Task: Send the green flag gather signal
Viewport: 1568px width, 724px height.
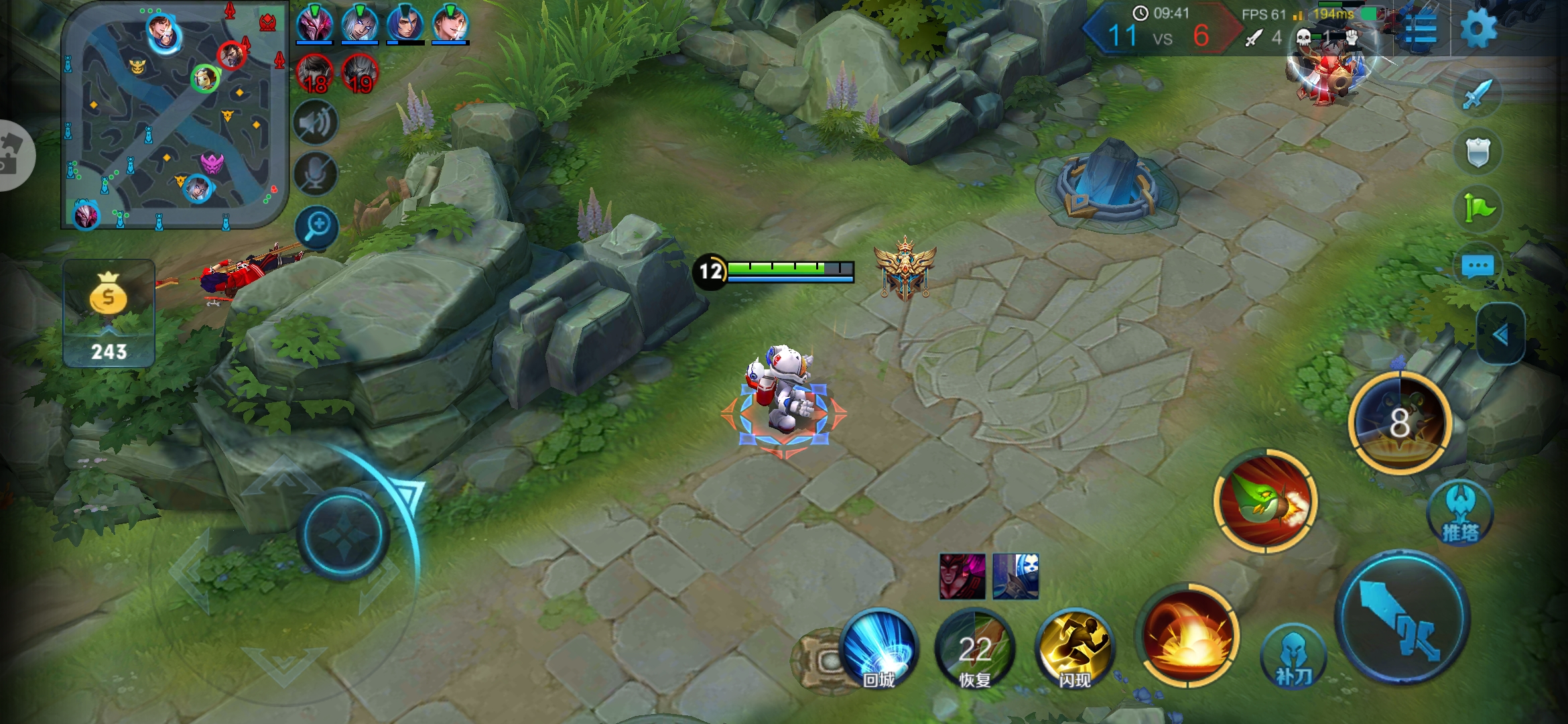Action: (1478, 208)
